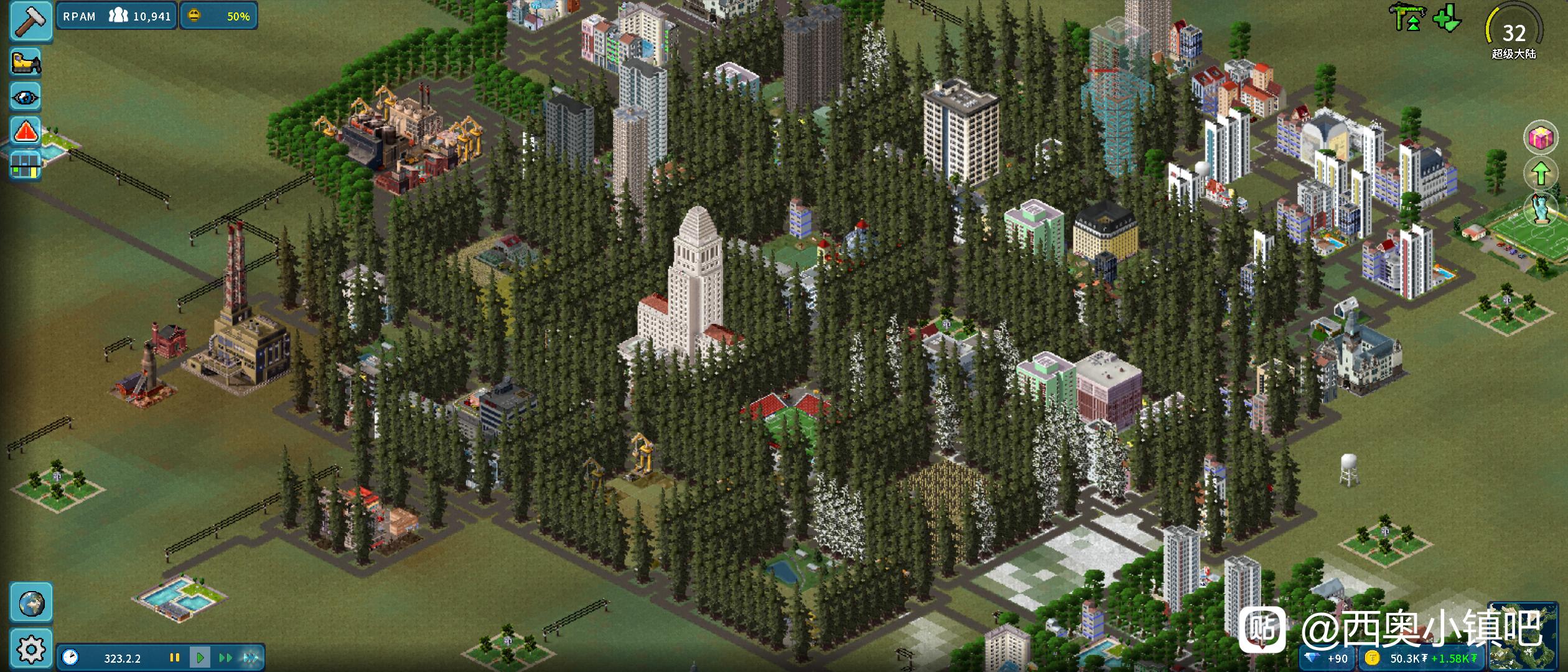Image resolution: width=1568 pixels, height=672 pixels.
Task: Open the gear settings menu
Action: (31, 650)
